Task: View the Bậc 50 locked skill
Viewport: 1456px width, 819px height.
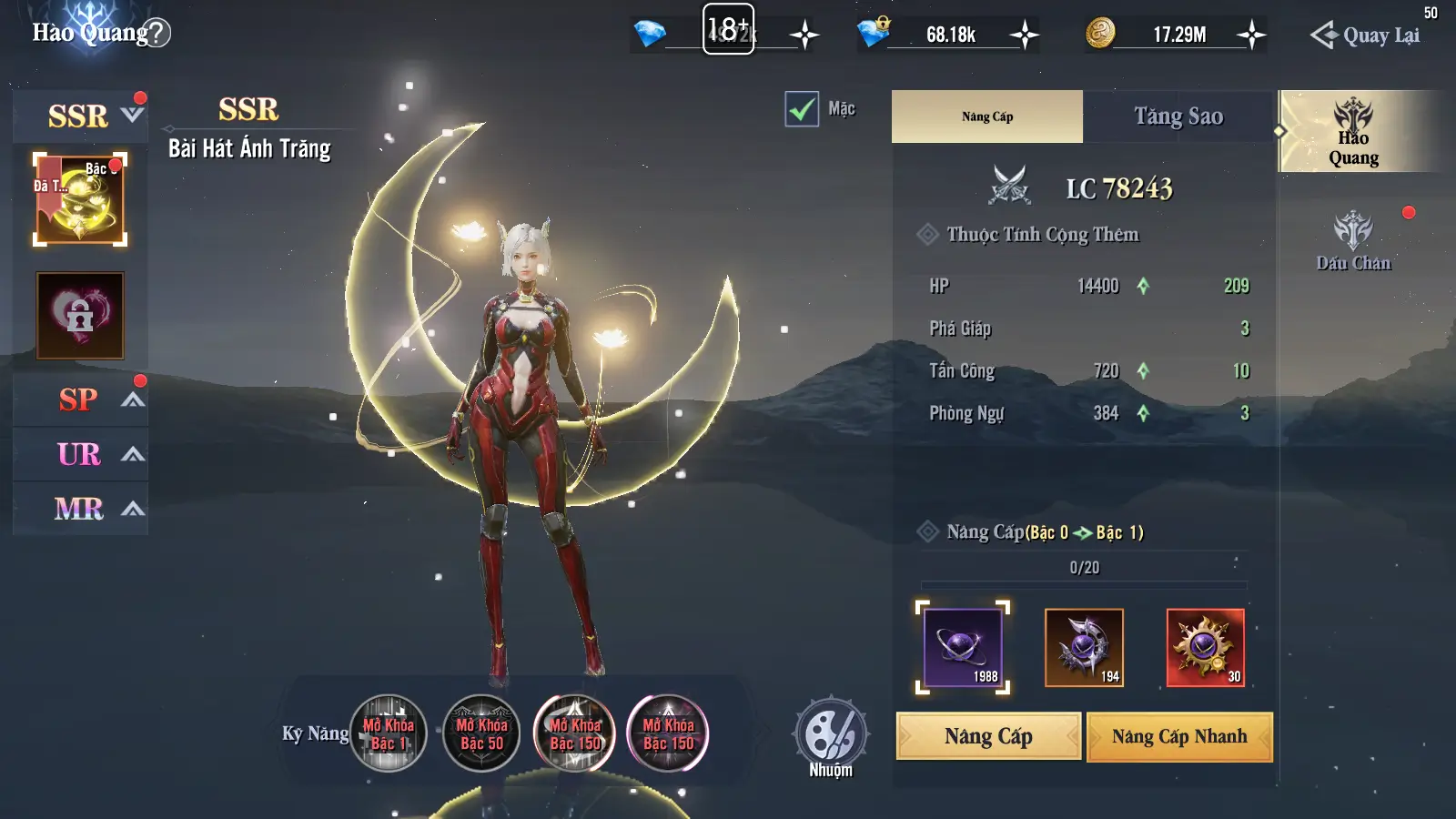Action: [x=481, y=733]
